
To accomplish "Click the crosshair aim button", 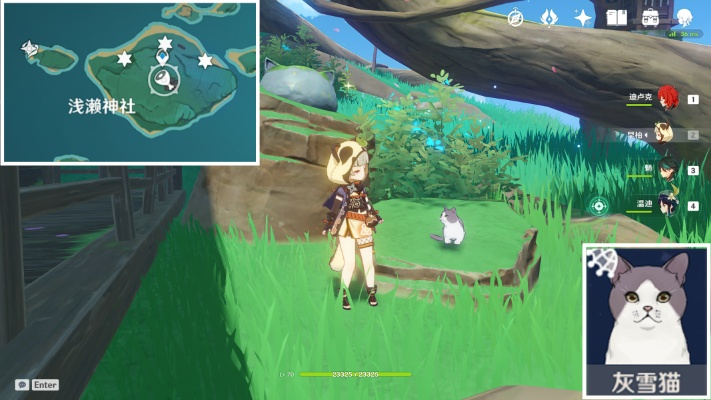I will point(599,207).
